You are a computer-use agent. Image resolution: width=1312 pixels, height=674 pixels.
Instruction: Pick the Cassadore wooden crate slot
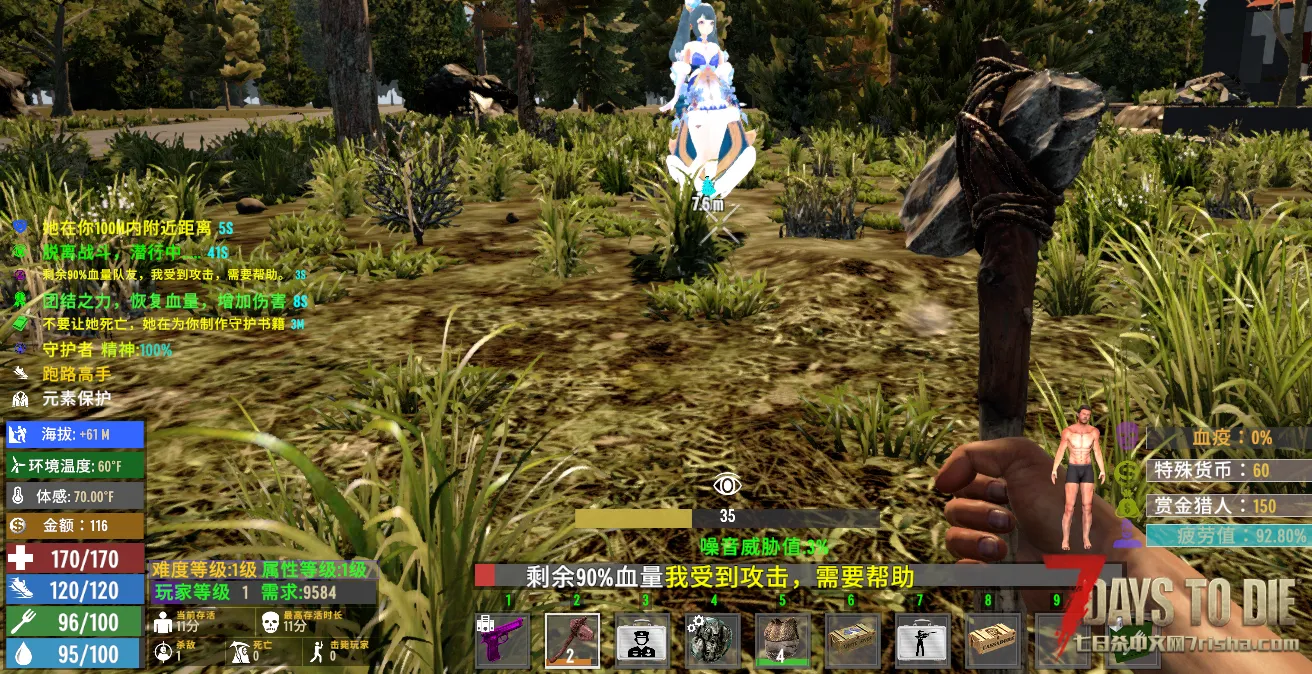pyautogui.click(x=992, y=641)
